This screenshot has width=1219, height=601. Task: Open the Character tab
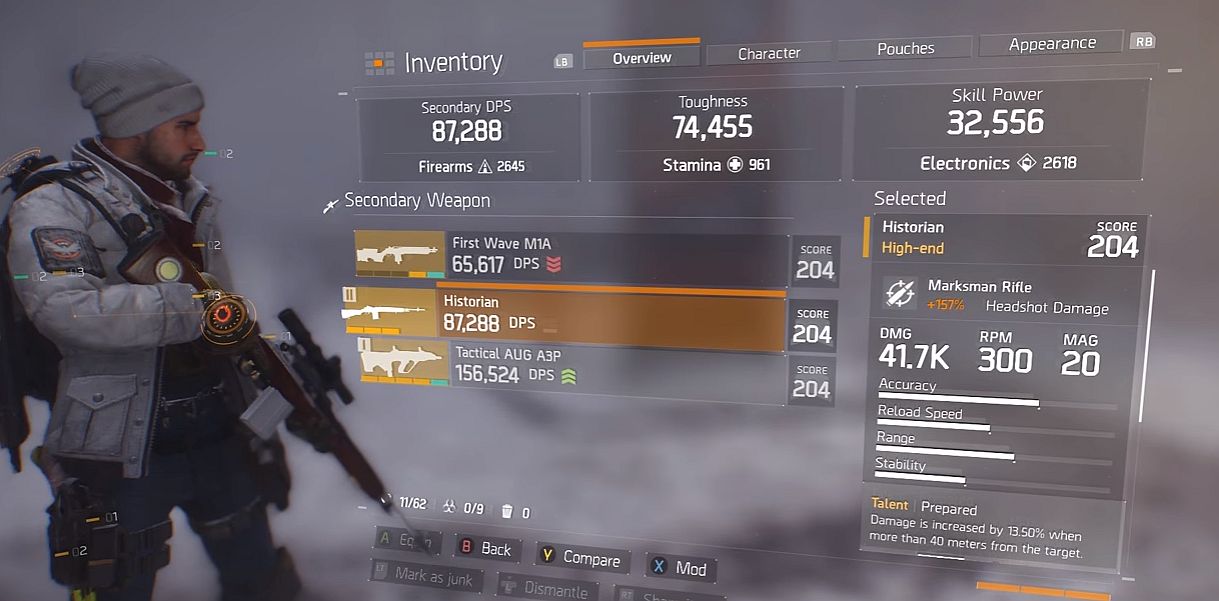click(769, 53)
